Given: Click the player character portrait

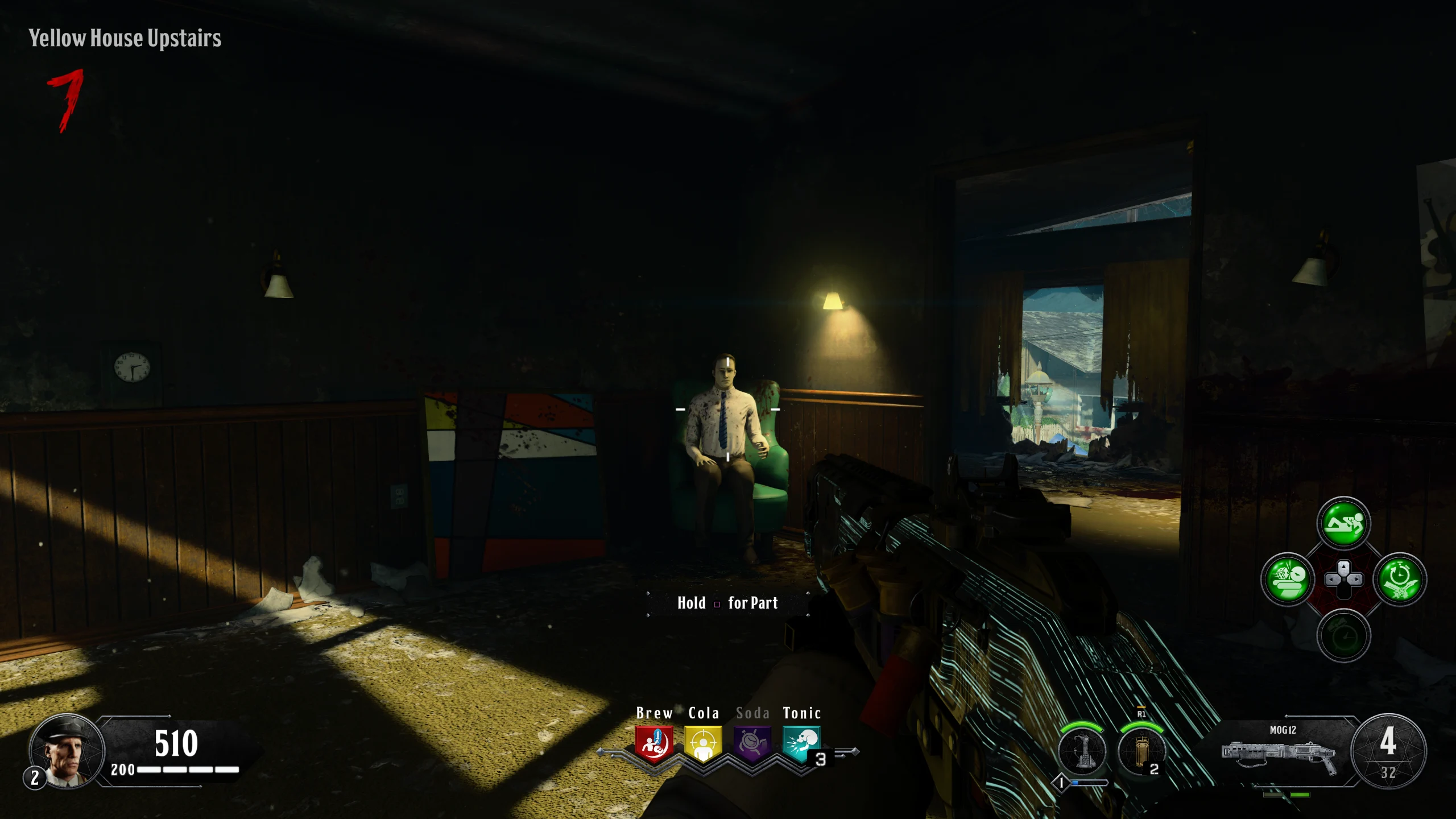Looking at the screenshot, I should coord(66,751).
